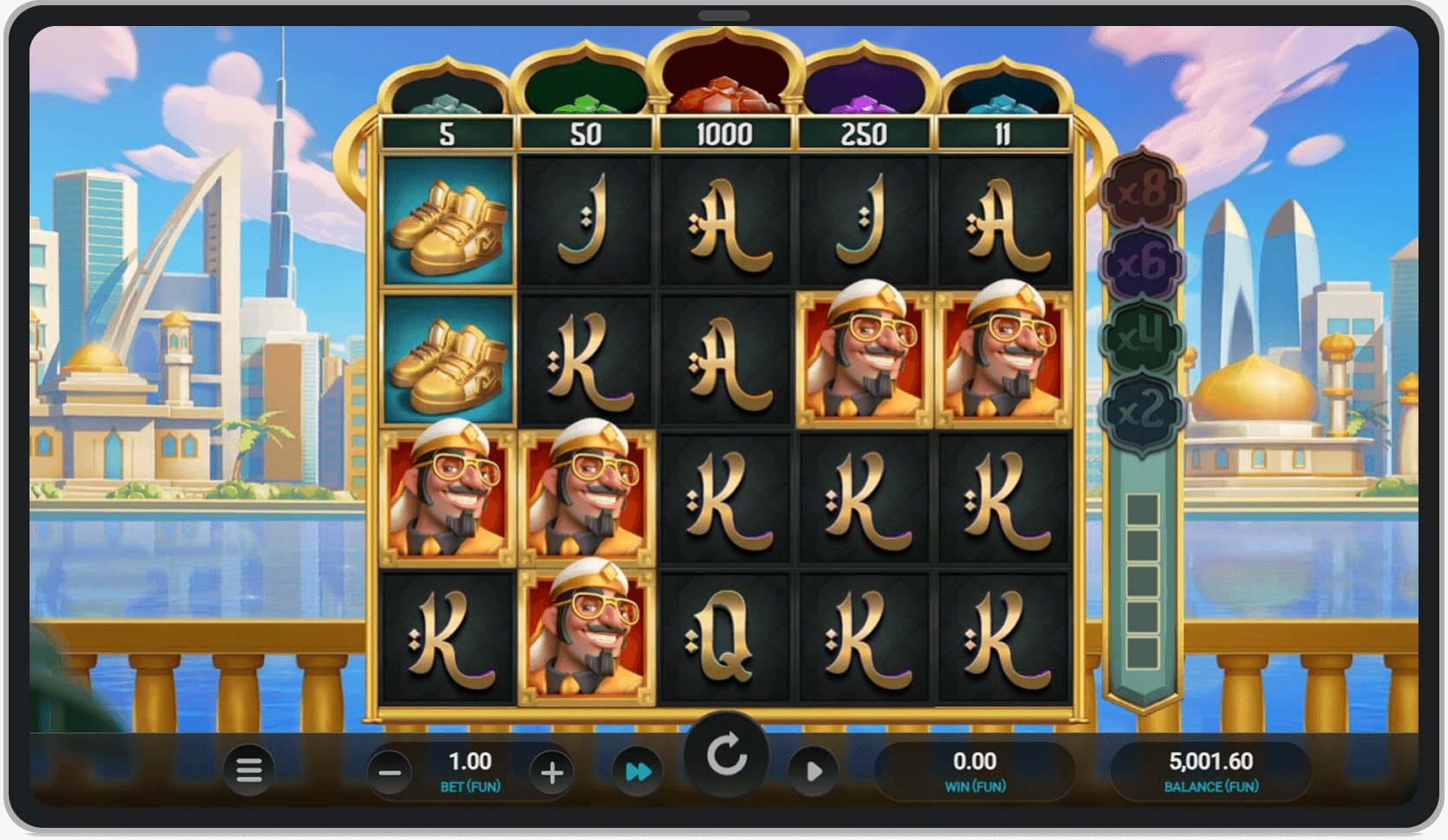Click the golden sneakers symbol on the first reel
The height and width of the screenshot is (840, 1448).
[x=448, y=223]
